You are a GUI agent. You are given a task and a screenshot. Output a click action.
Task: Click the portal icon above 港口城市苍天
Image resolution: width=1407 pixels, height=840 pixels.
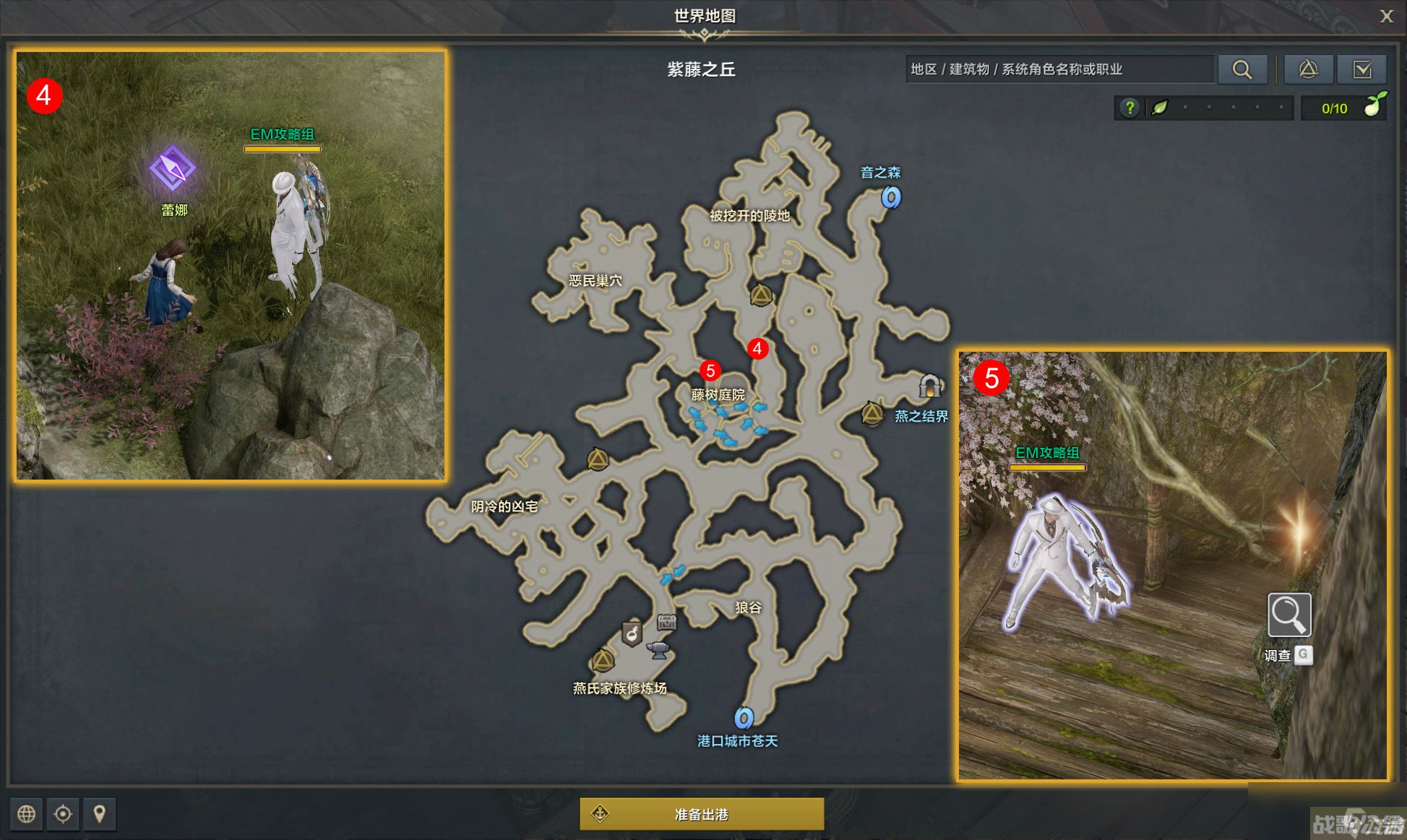744,719
